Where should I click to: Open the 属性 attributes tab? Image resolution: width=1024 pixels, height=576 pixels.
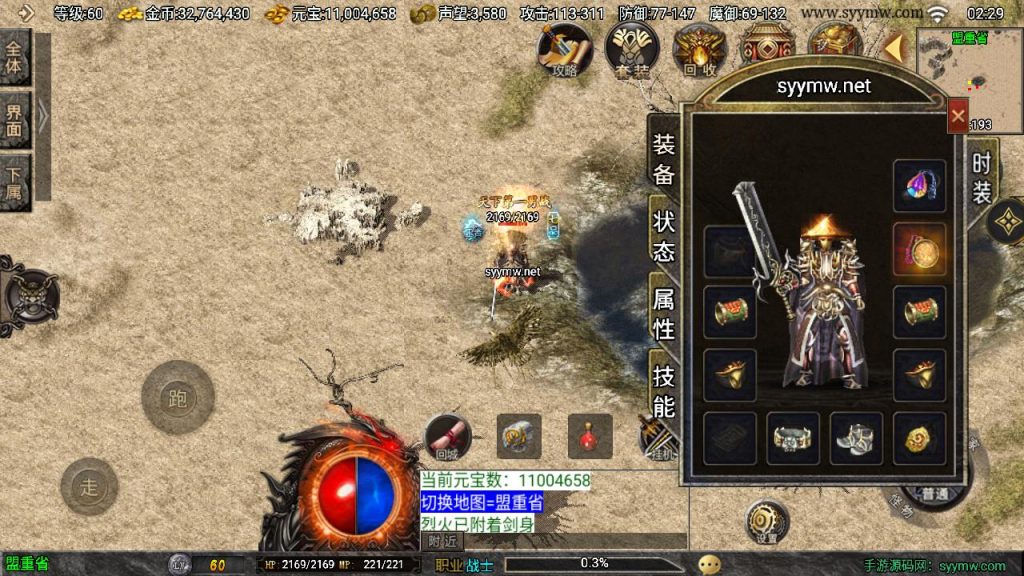664,312
